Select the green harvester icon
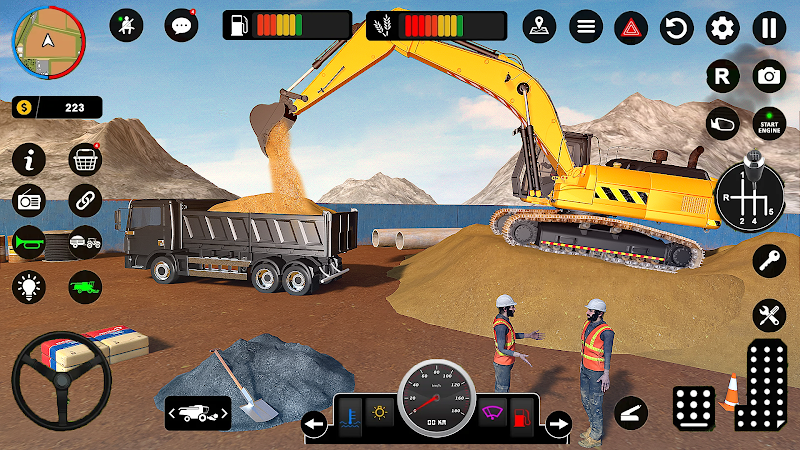Screen dimensions: 800x450 pos(85,287)
